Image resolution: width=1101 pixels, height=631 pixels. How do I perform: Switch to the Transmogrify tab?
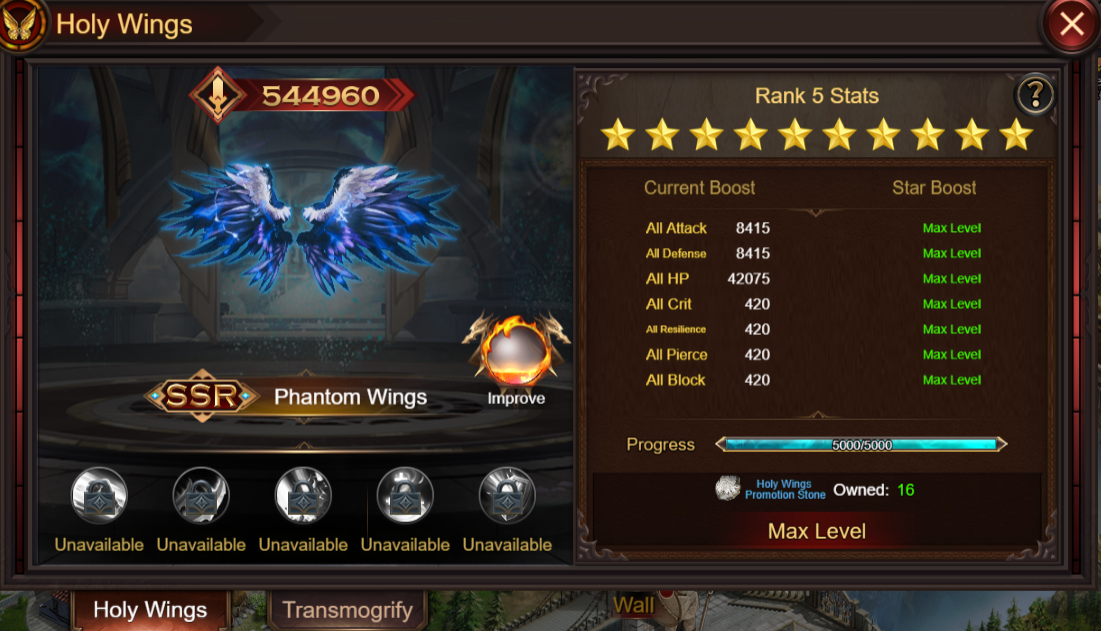[x=347, y=610]
